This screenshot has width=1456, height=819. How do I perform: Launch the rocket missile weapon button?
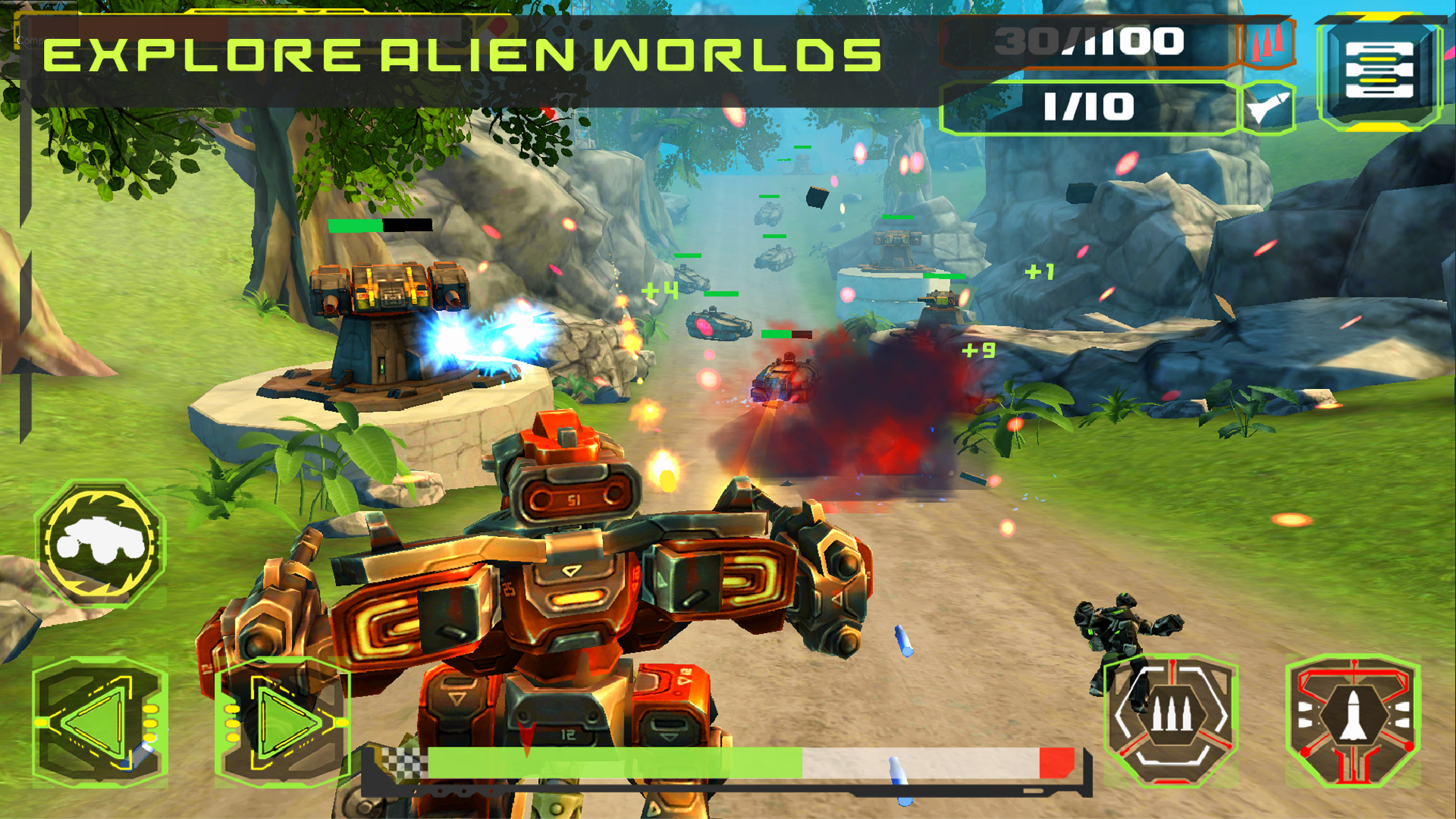1353,719
